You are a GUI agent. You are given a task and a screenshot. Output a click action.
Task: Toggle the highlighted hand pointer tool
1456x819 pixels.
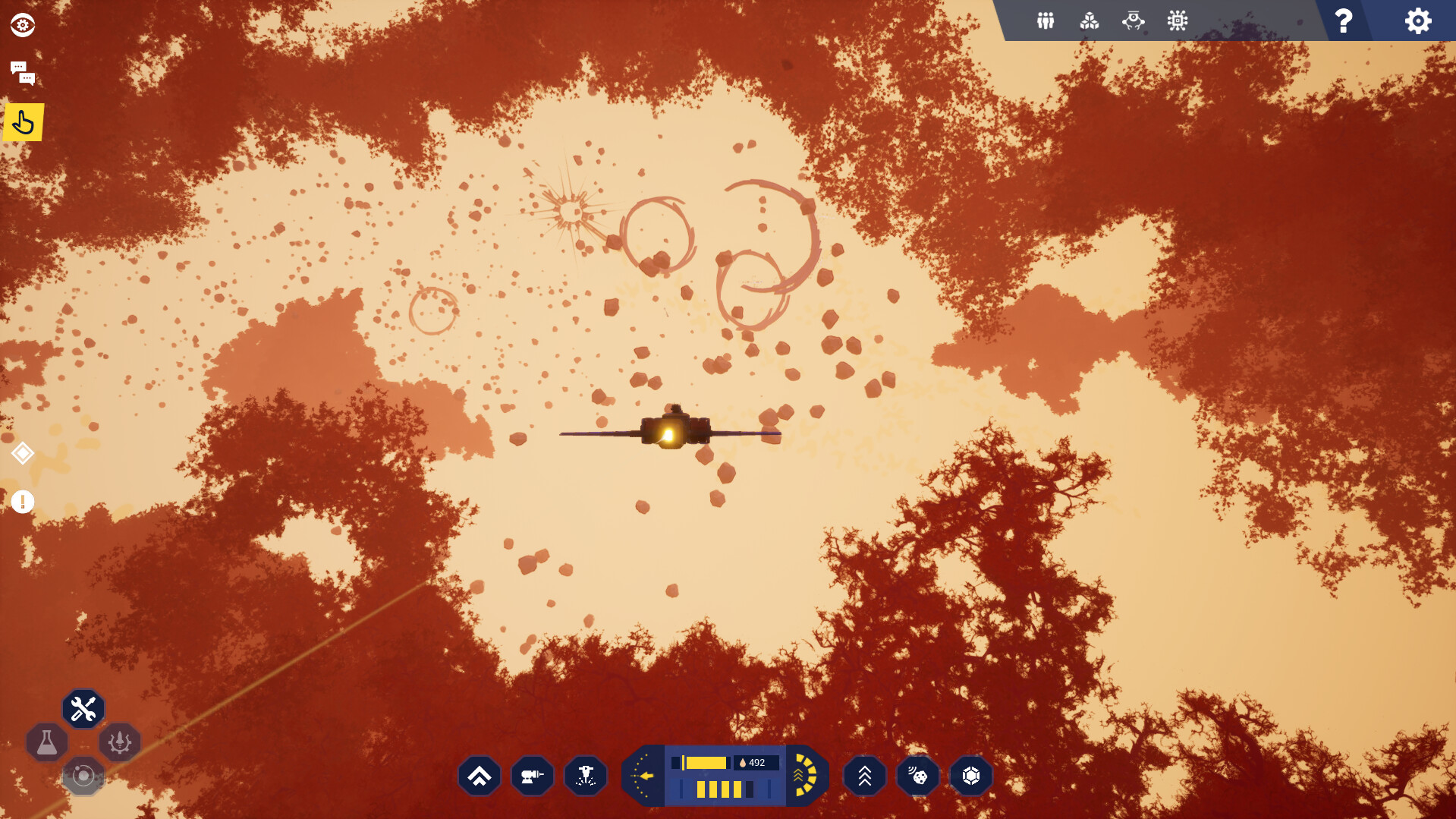(x=24, y=121)
